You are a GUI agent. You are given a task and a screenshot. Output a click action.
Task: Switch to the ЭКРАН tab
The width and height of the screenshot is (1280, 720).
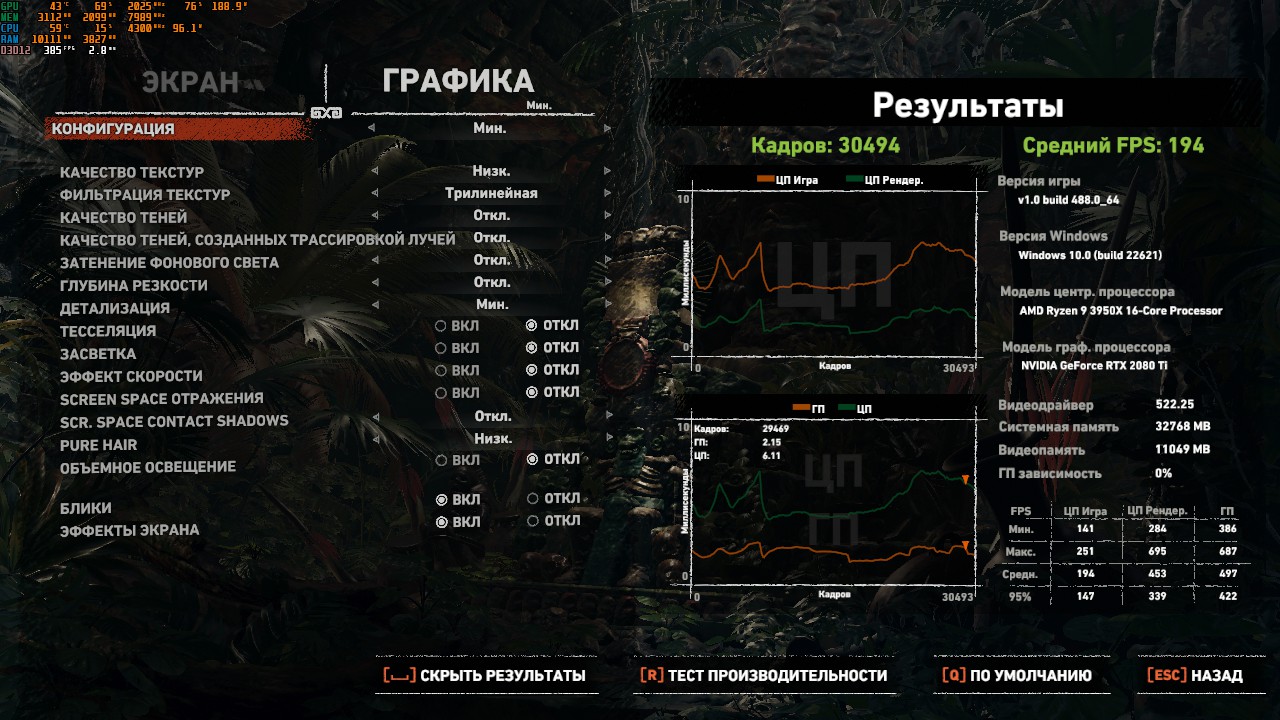tap(190, 83)
